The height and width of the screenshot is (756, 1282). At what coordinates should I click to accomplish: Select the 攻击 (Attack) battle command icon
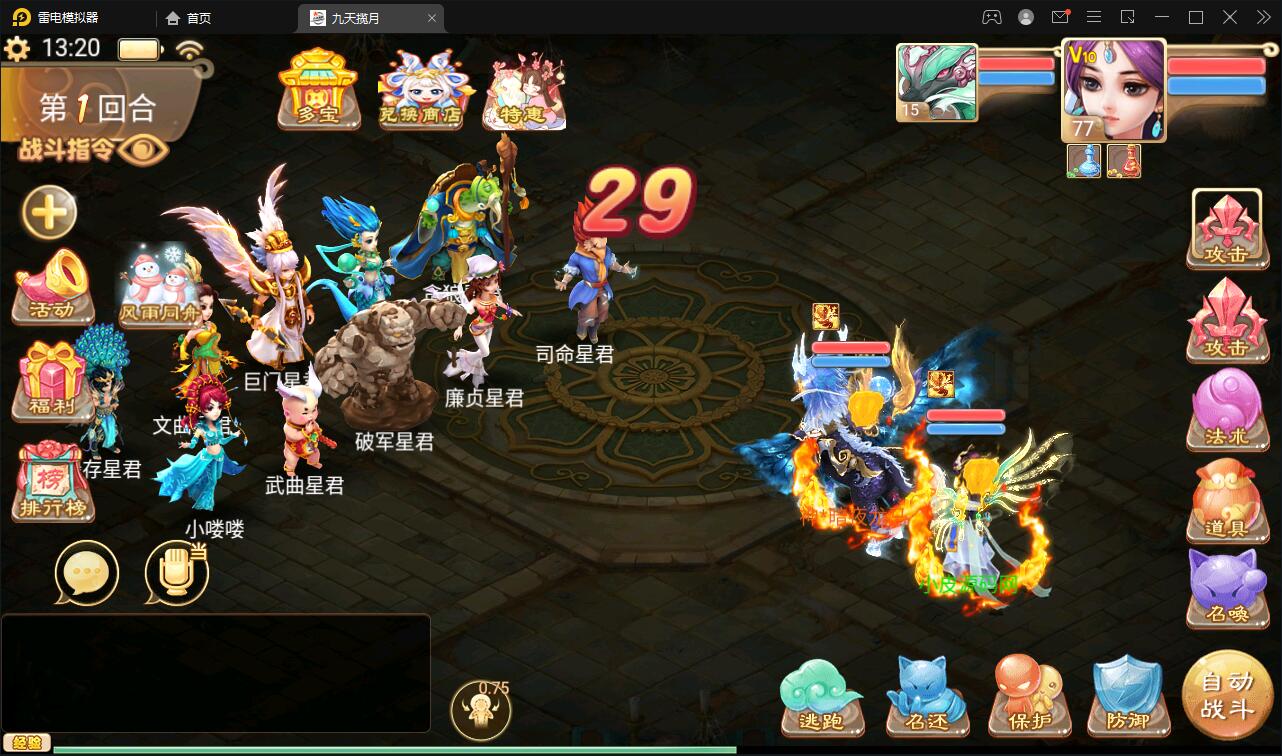click(x=1228, y=230)
